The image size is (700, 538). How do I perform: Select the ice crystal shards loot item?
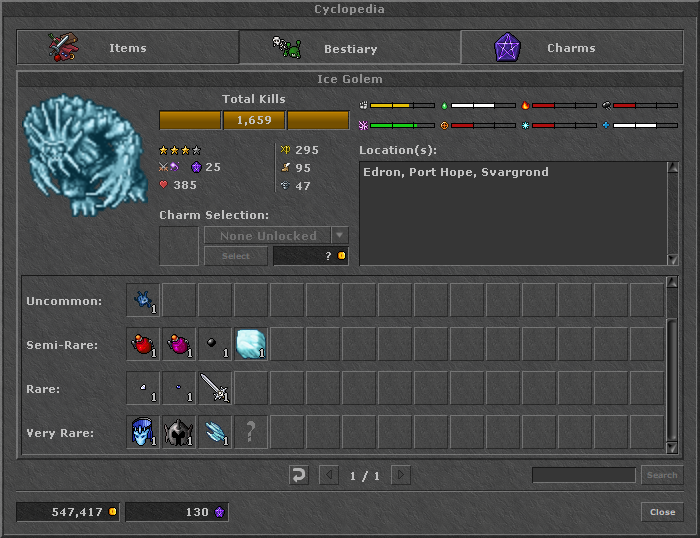(215, 432)
